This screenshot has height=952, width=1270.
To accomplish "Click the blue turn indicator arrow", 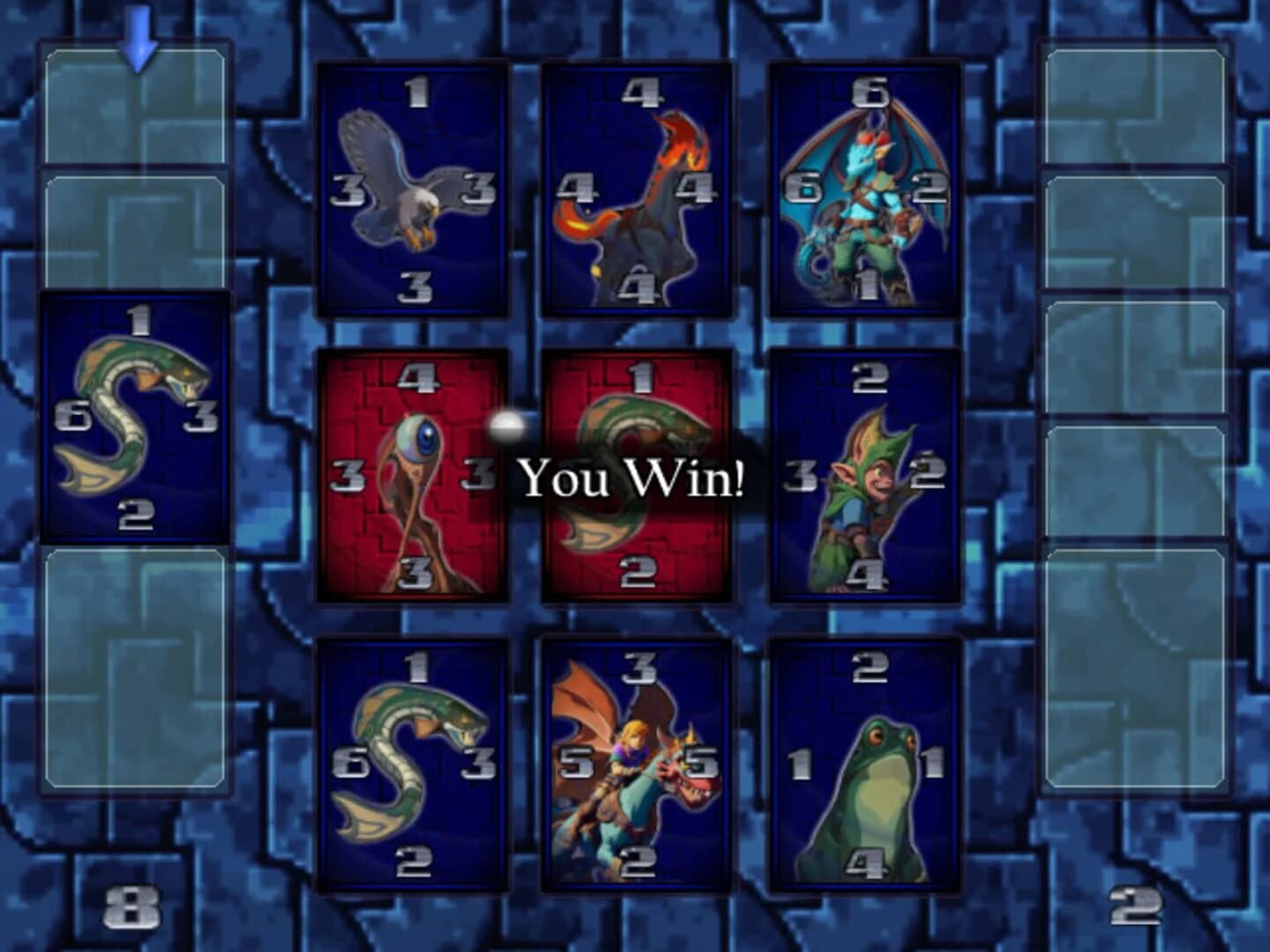I will (x=139, y=37).
